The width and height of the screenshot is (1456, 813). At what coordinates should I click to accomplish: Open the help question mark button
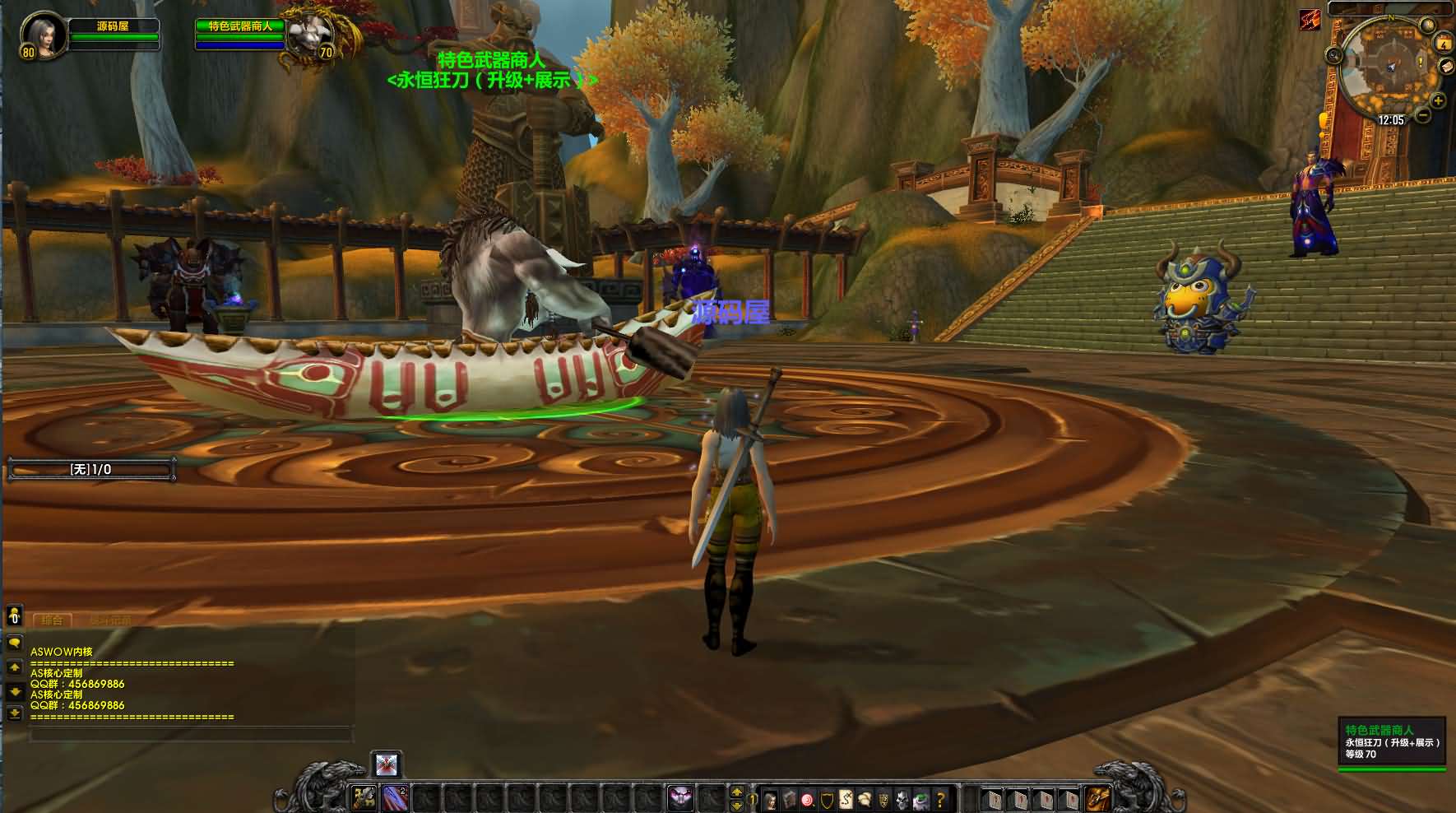click(940, 798)
